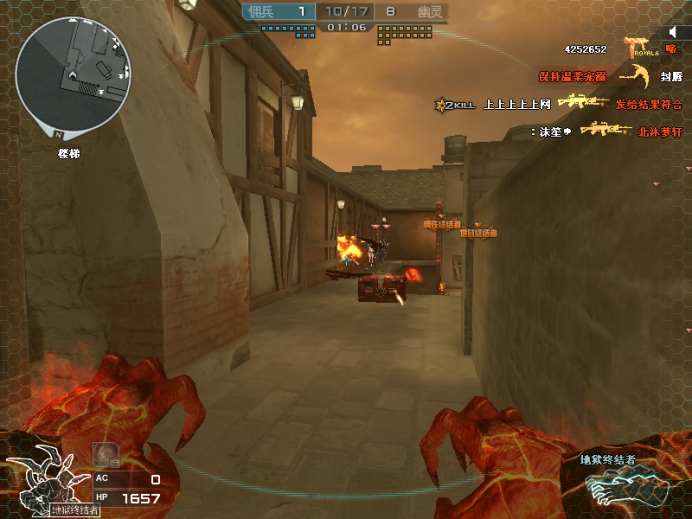Toggle the speaker sound icon
The height and width of the screenshot is (519, 692).
[672, 33]
